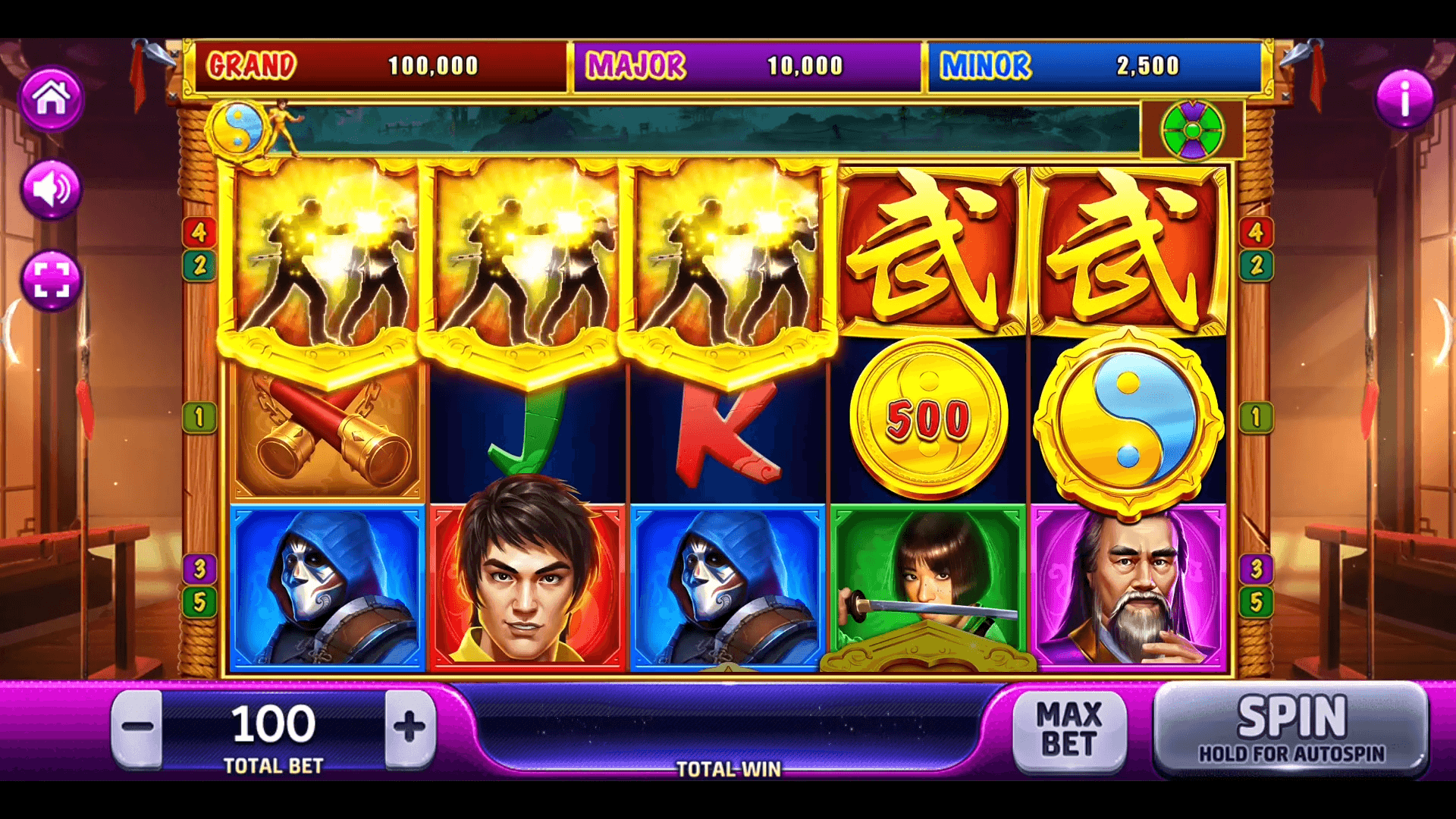Set the wager with MAX BET
This screenshot has width=1456, height=819.
1068,729
